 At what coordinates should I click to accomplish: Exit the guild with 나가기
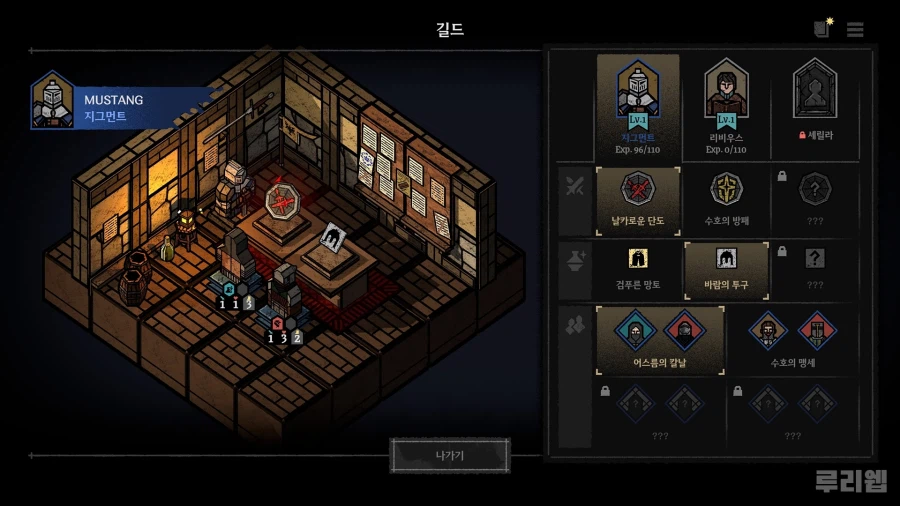click(450, 455)
